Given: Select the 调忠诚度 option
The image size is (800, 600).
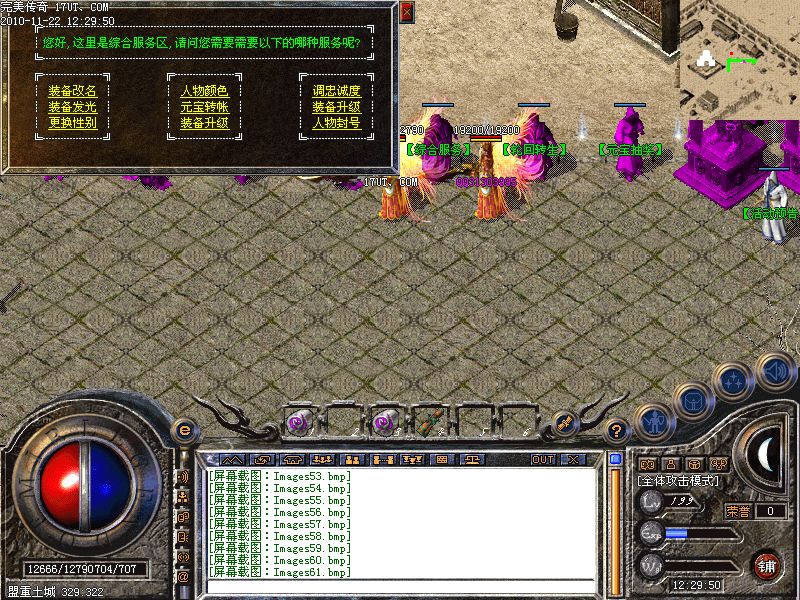Looking at the screenshot, I should [336, 91].
